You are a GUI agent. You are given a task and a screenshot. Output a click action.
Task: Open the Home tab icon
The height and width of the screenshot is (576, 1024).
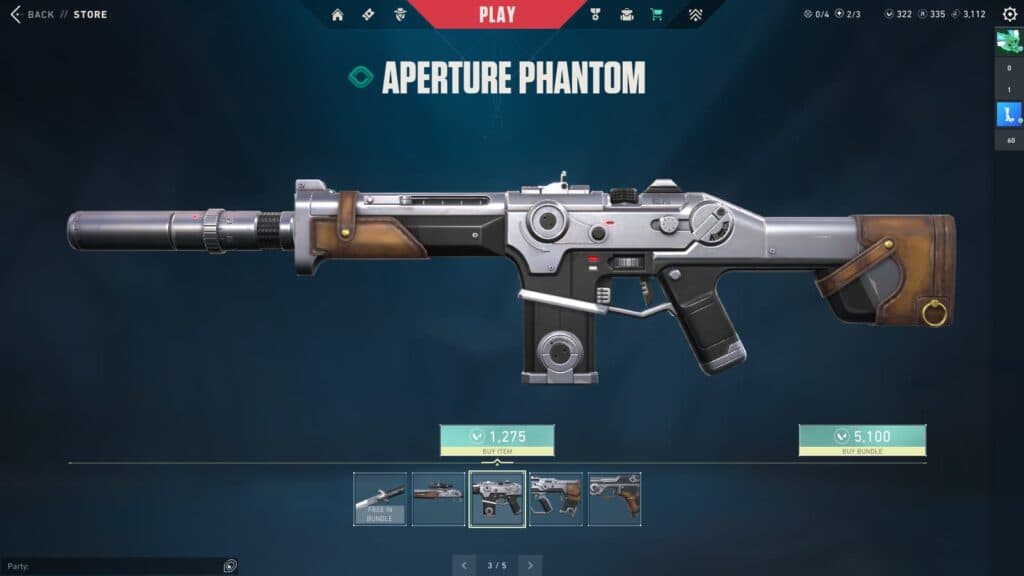click(x=337, y=14)
